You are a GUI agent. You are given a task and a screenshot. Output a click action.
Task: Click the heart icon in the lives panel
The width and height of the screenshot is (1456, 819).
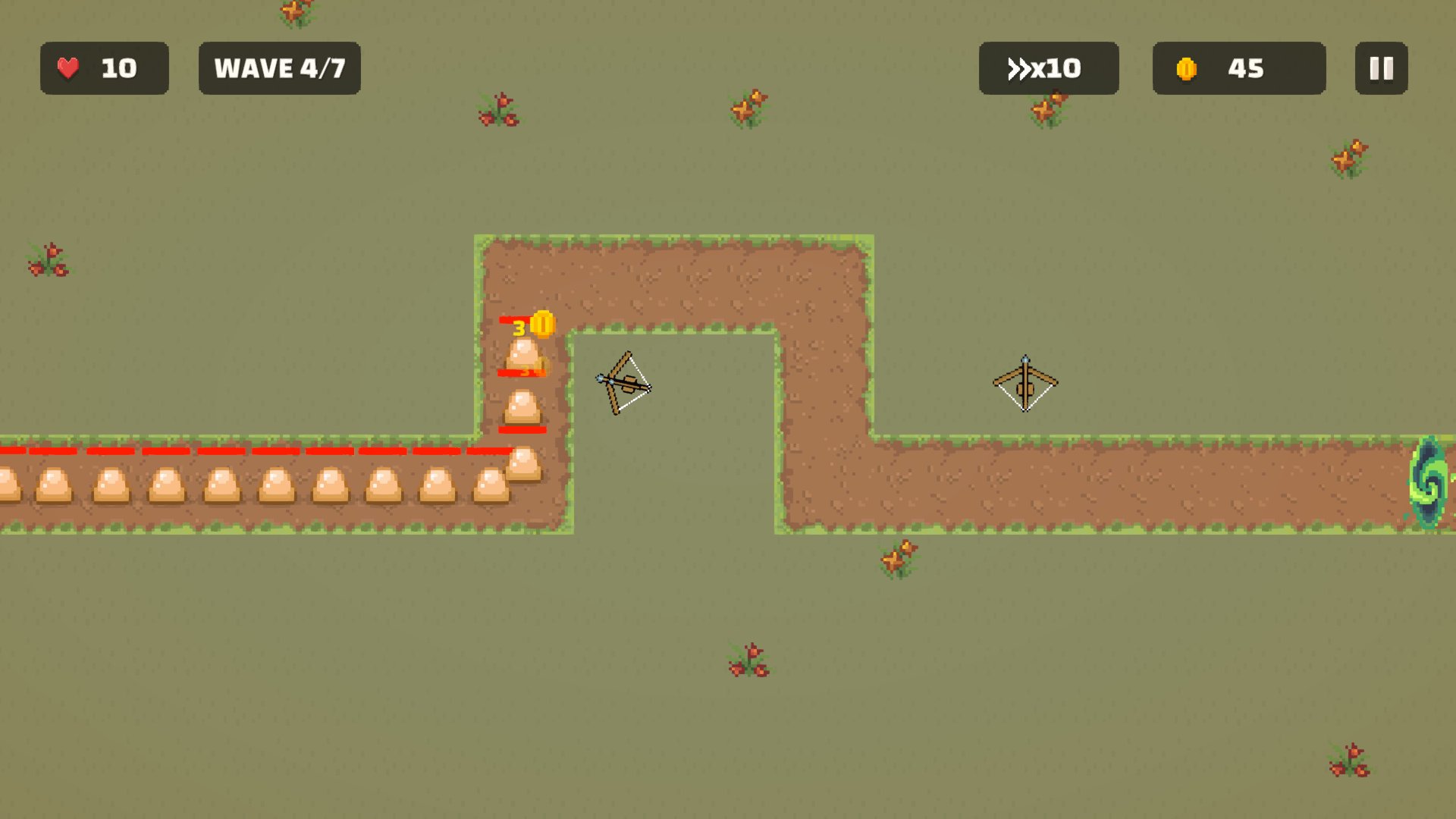[x=67, y=68]
